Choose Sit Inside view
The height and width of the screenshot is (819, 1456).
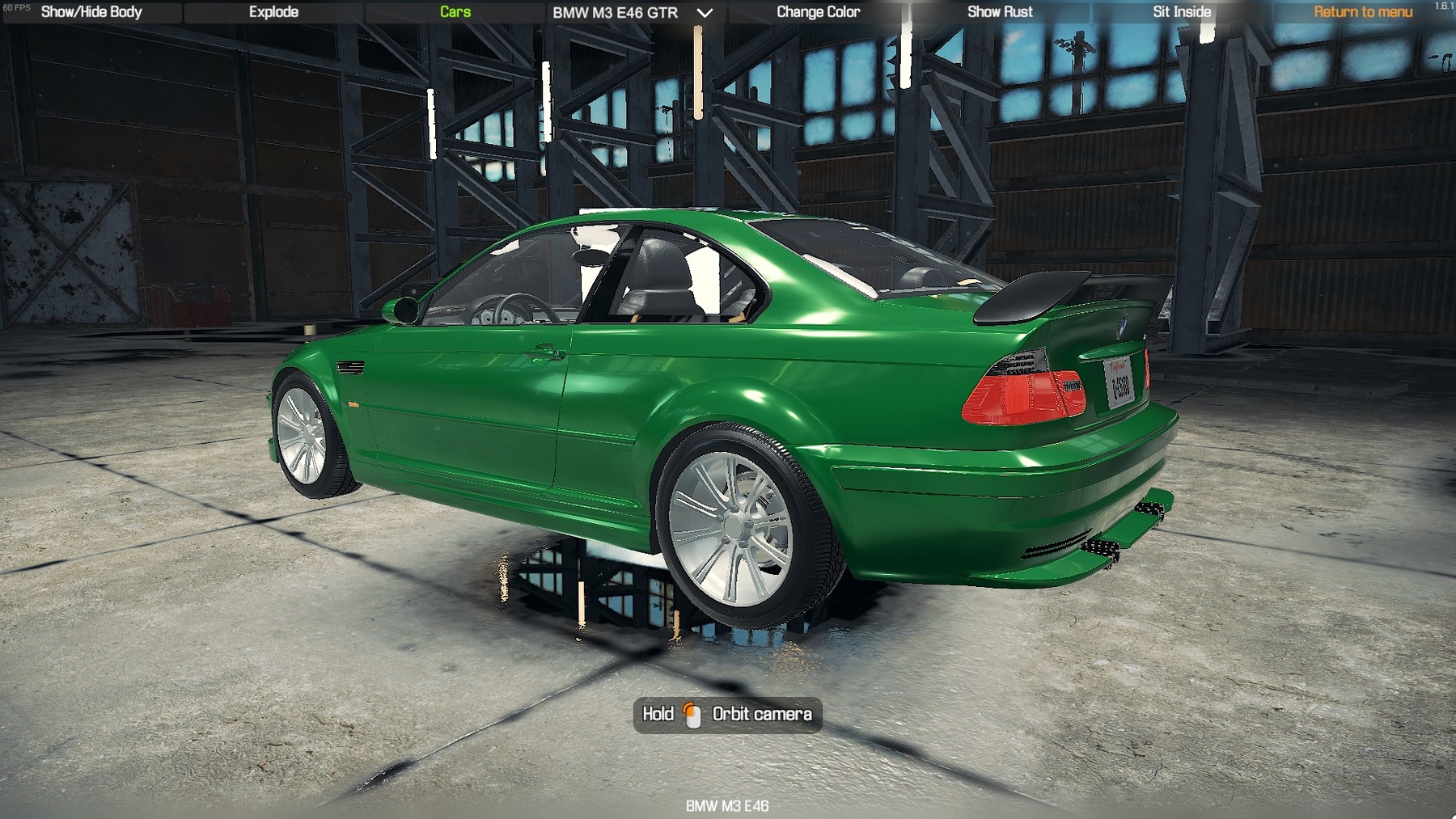click(1182, 12)
